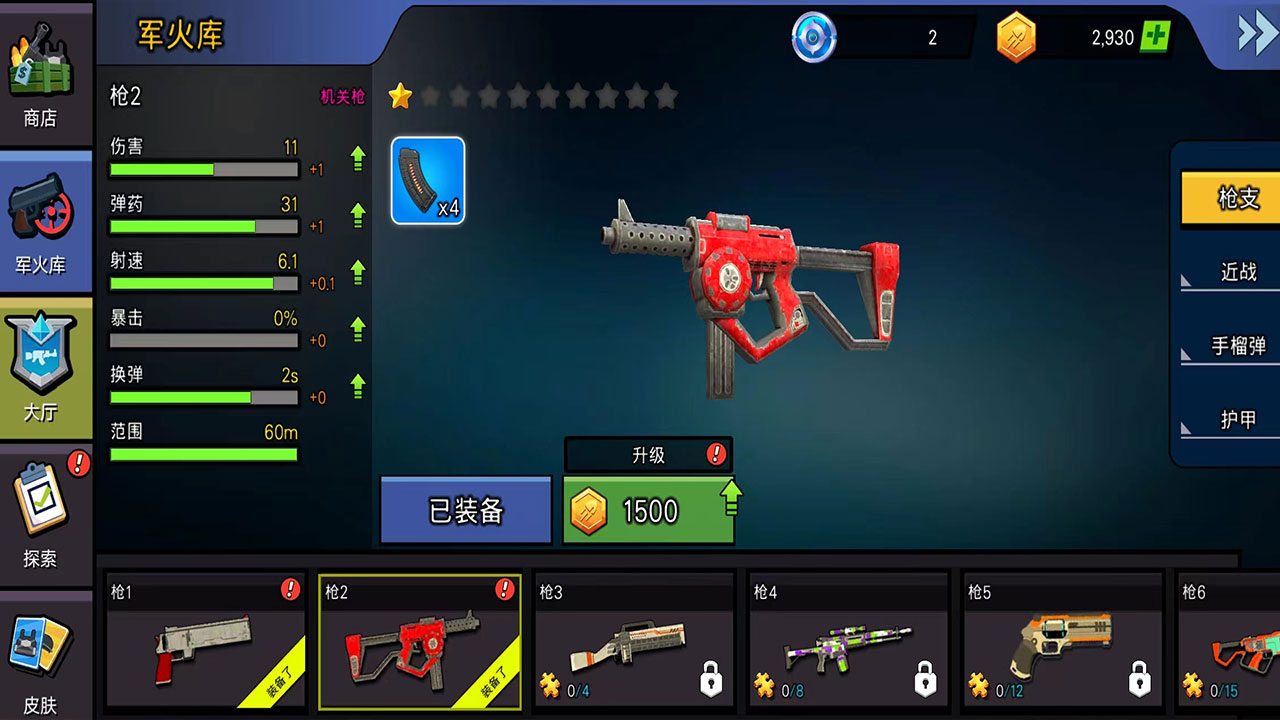
Task: Open the 皮肤 skins menu
Action: point(42,660)
